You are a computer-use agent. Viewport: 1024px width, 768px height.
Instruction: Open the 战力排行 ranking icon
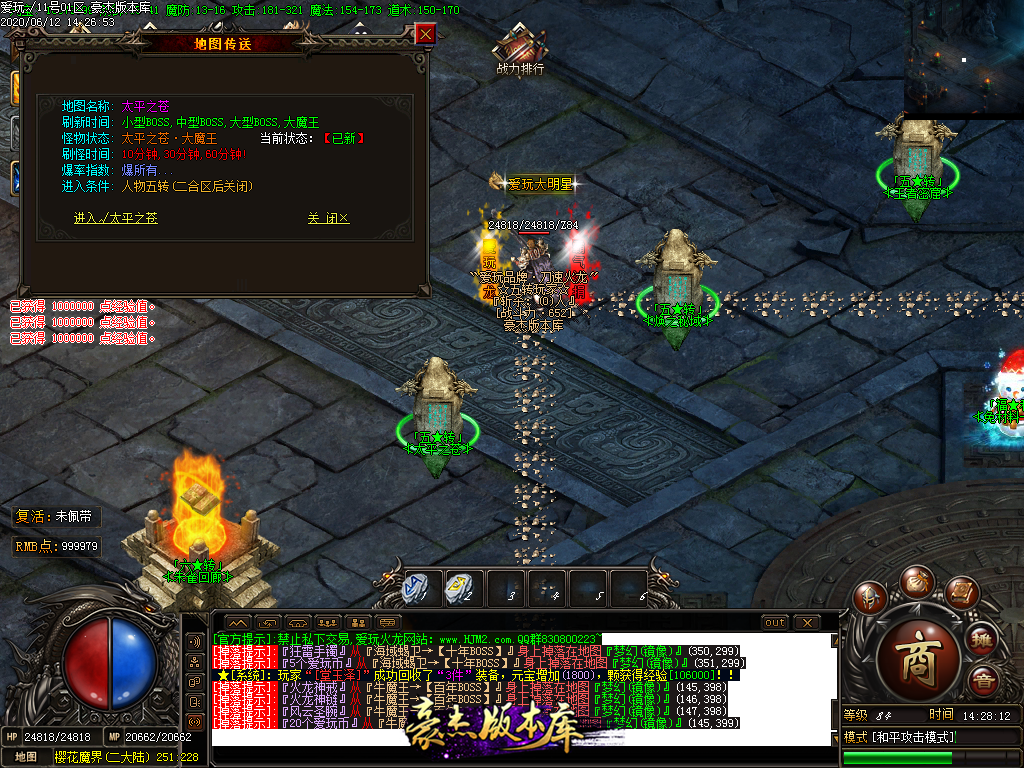point(520,48)
